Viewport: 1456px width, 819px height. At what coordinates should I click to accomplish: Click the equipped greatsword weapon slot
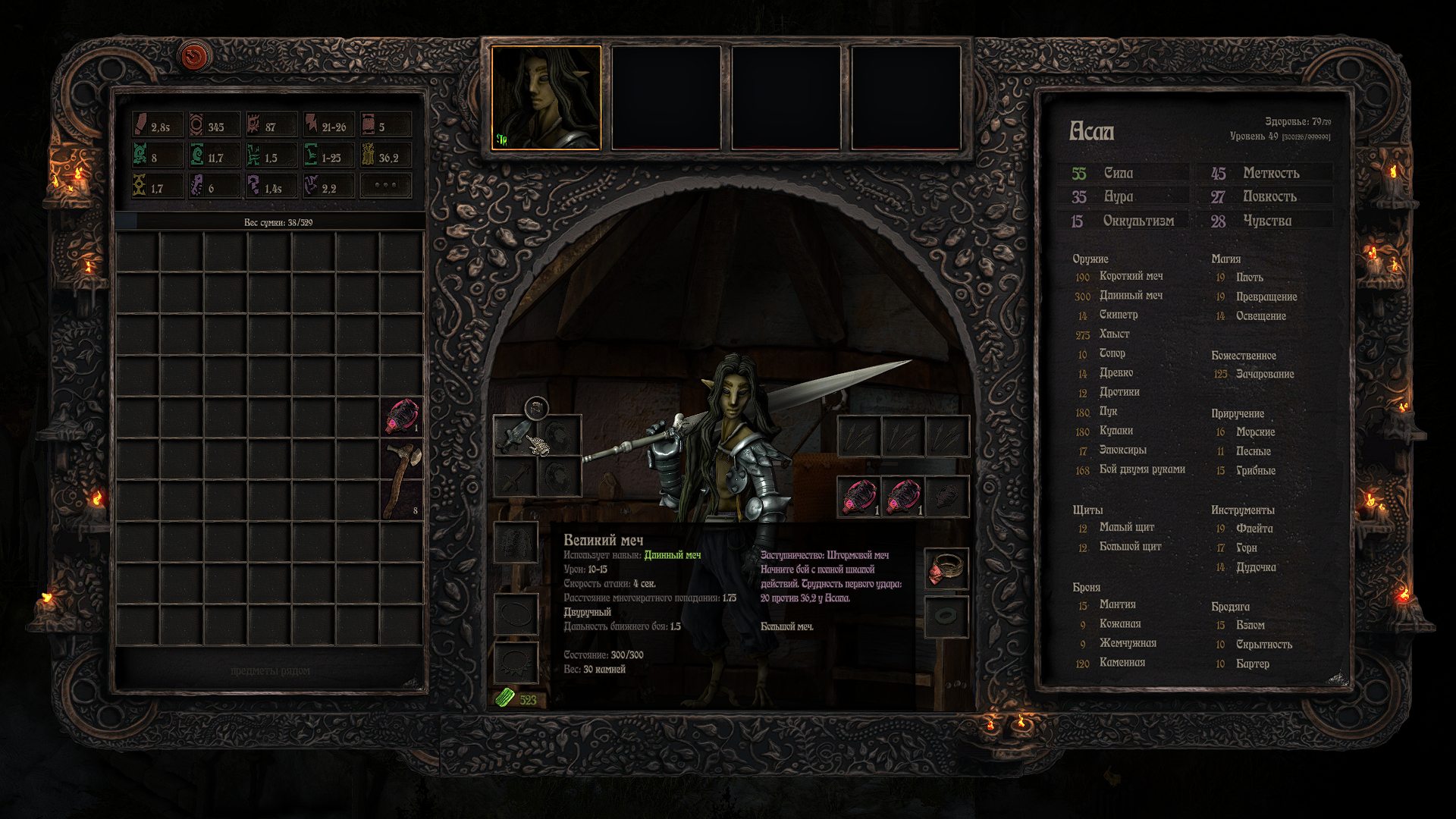pos(515,435)
